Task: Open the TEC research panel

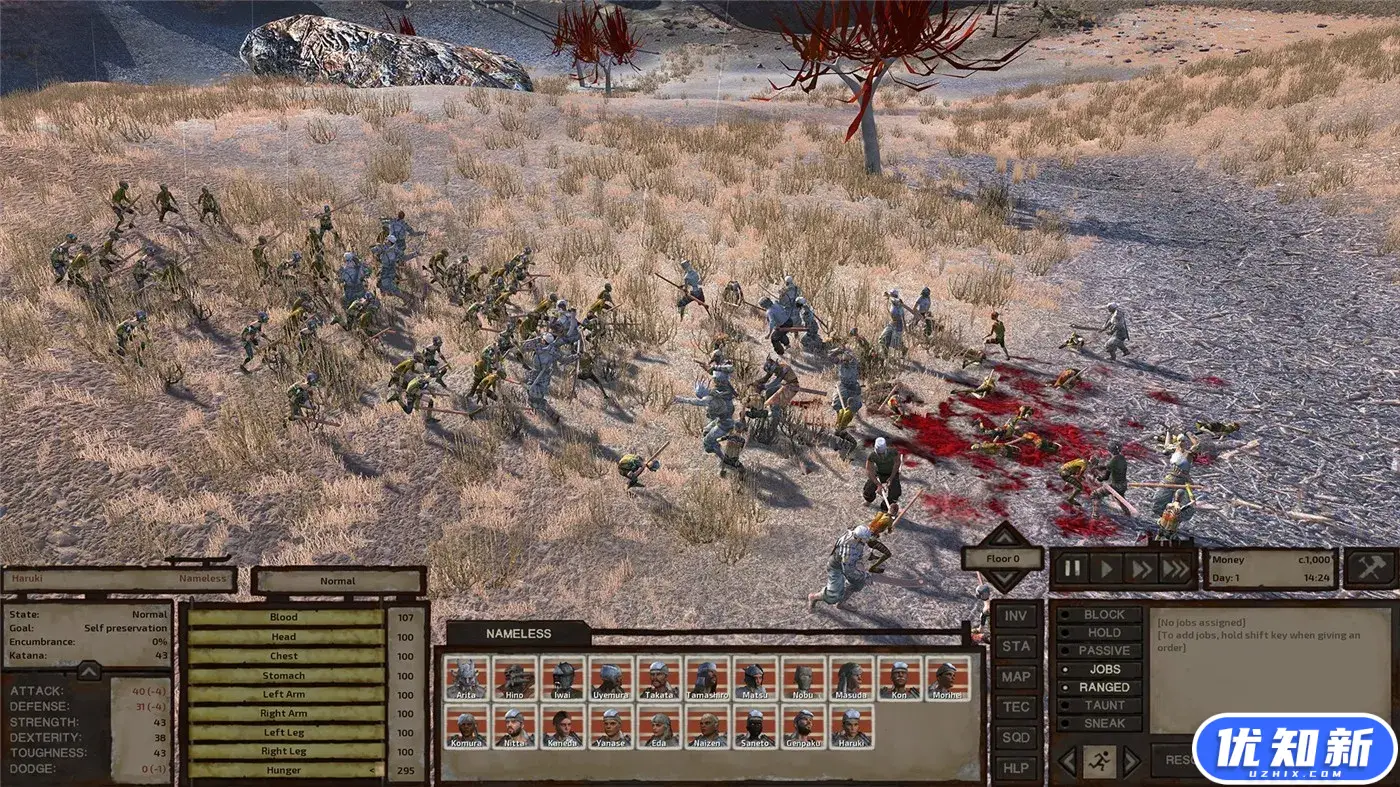Action: pyautogui.click(x=1016, y=708)
